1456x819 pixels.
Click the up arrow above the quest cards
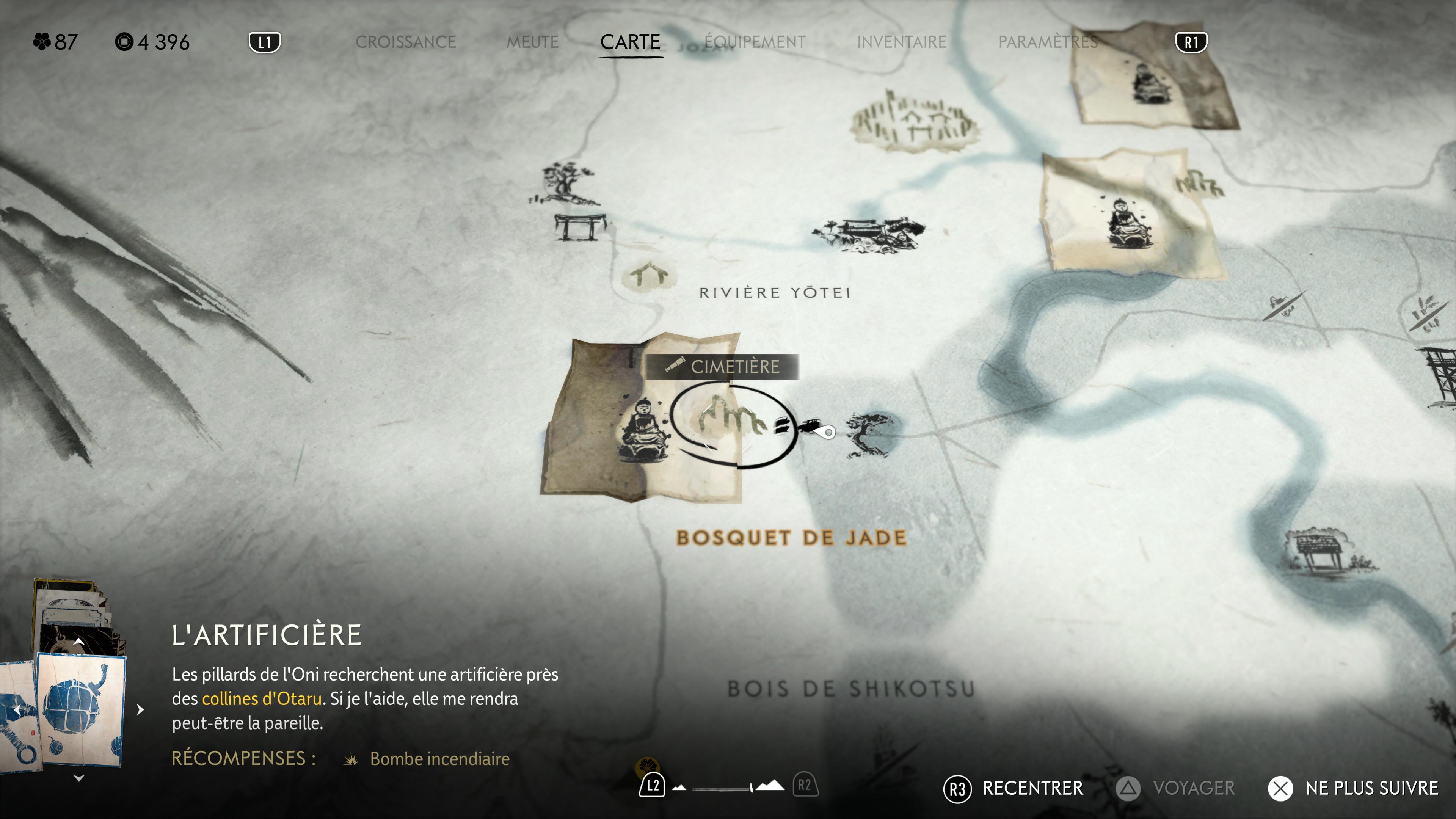click(78, 642)
